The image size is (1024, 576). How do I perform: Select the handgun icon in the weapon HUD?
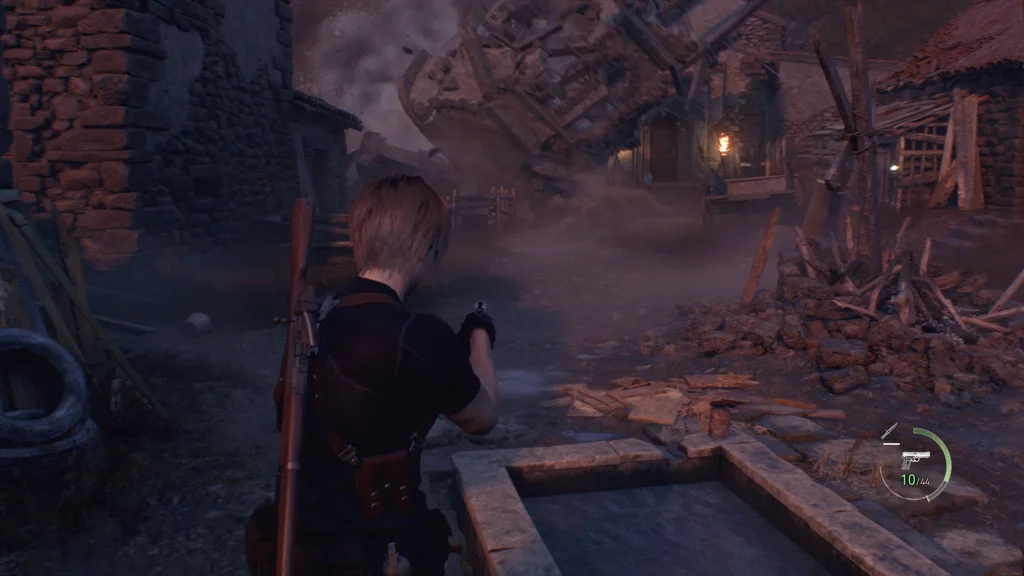click(x=915, y=461)
